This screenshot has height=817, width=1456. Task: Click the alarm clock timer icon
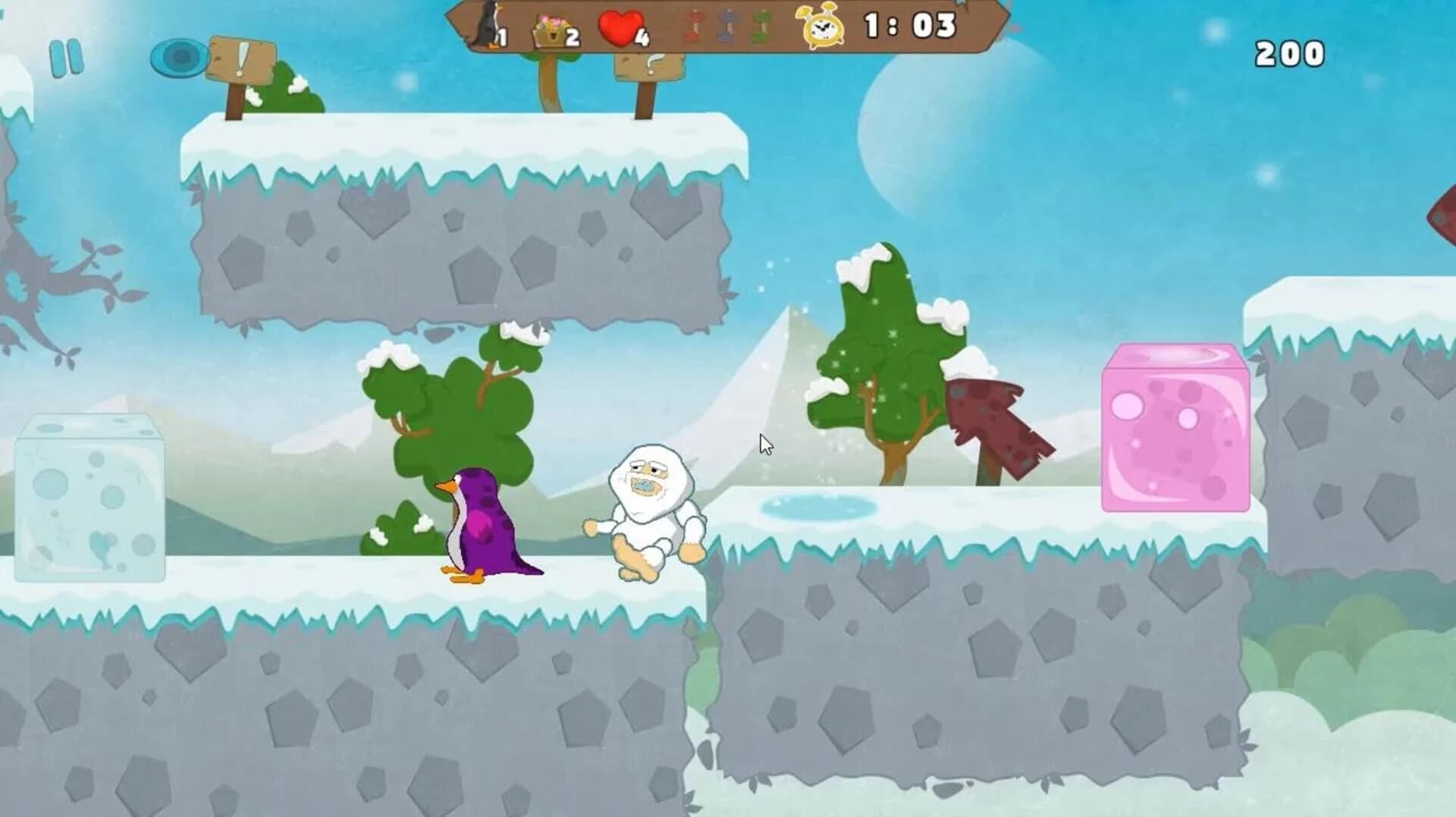click(x=823, y=27)
